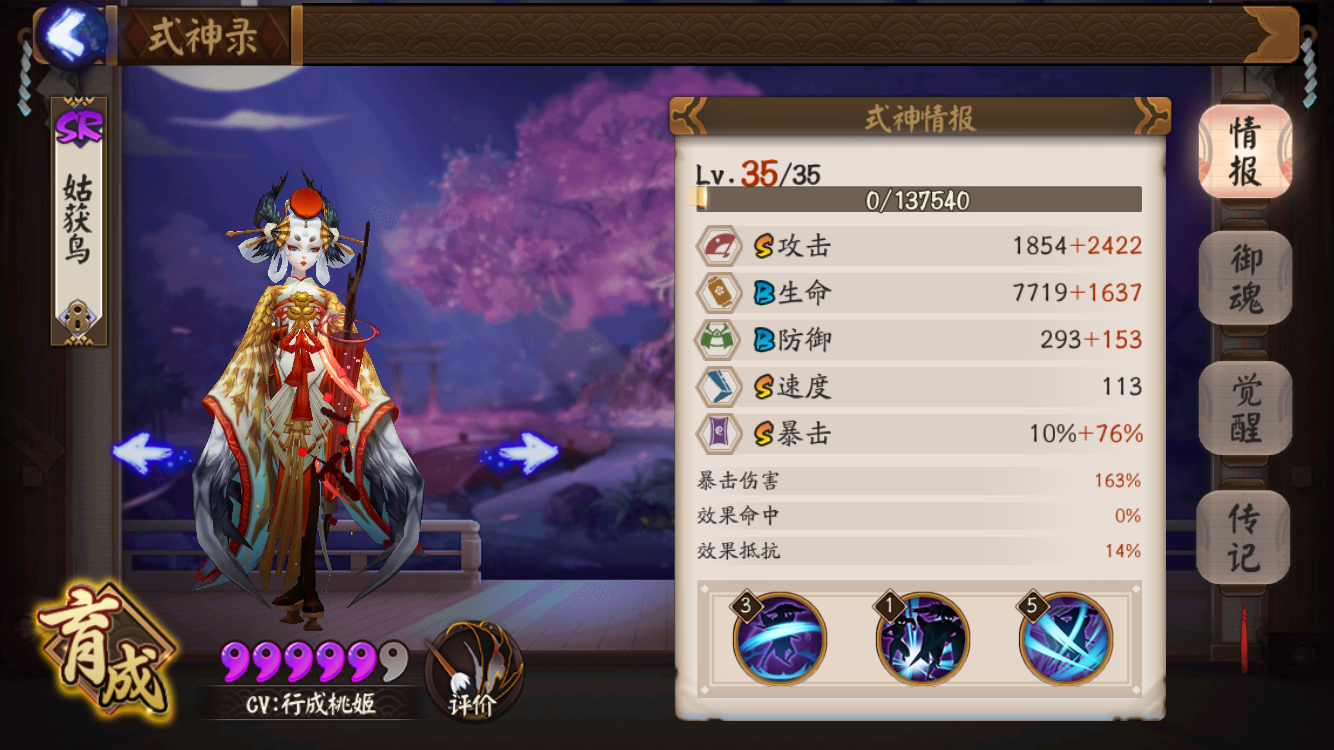The image size is (1334, 750).
Task: Select the level 5 skill icon
Action: (1066, 639)
